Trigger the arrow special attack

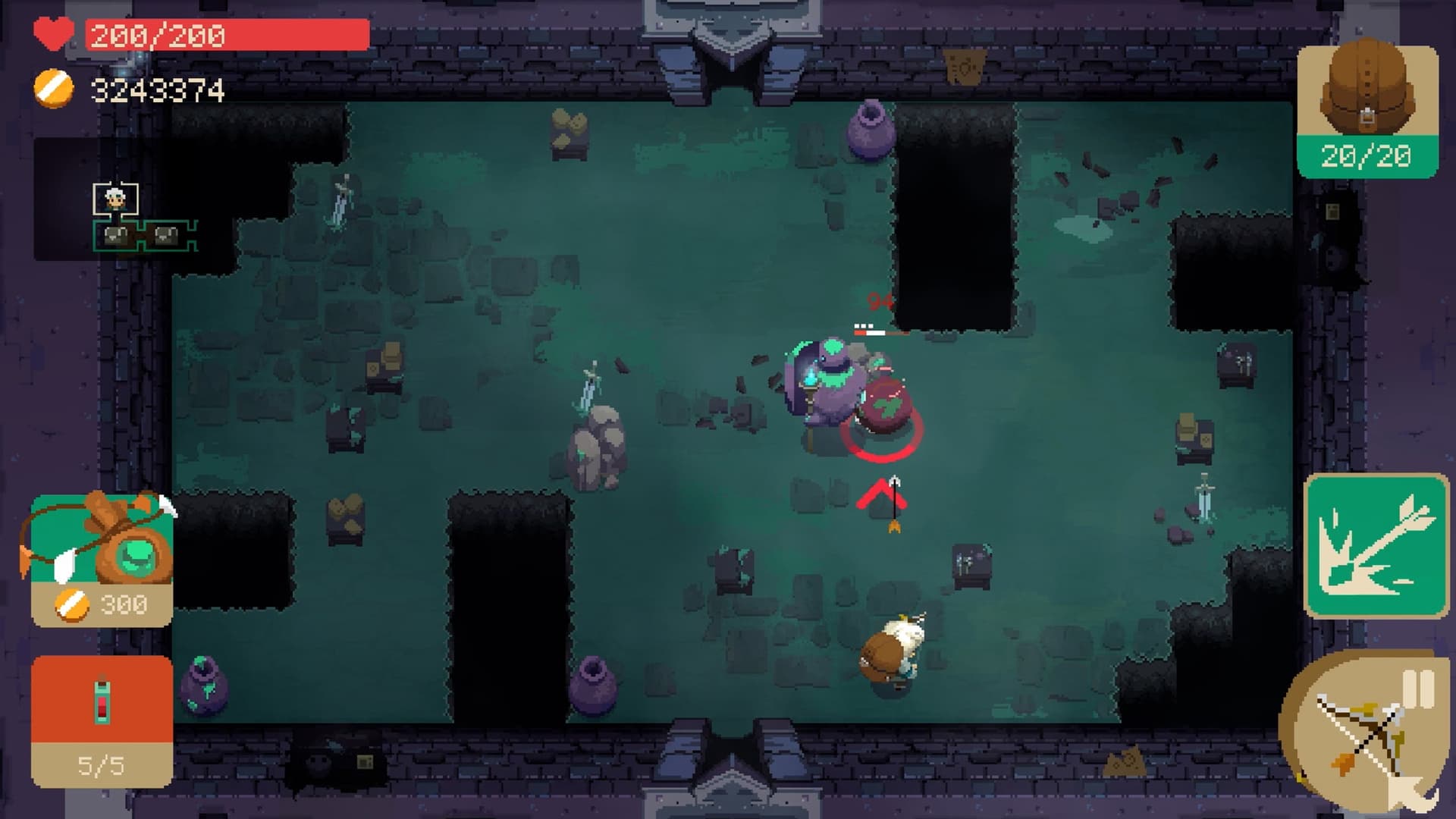point(1375,544)
